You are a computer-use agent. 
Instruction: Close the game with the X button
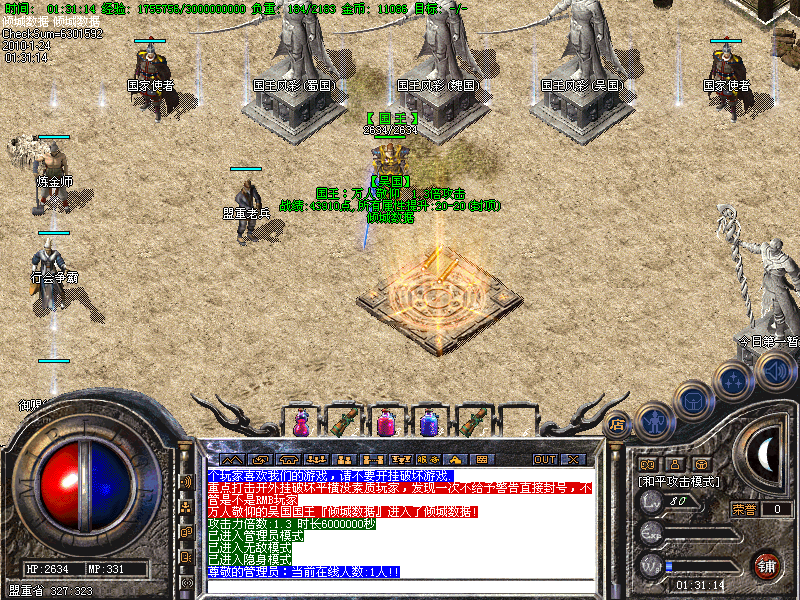(573, 459)
